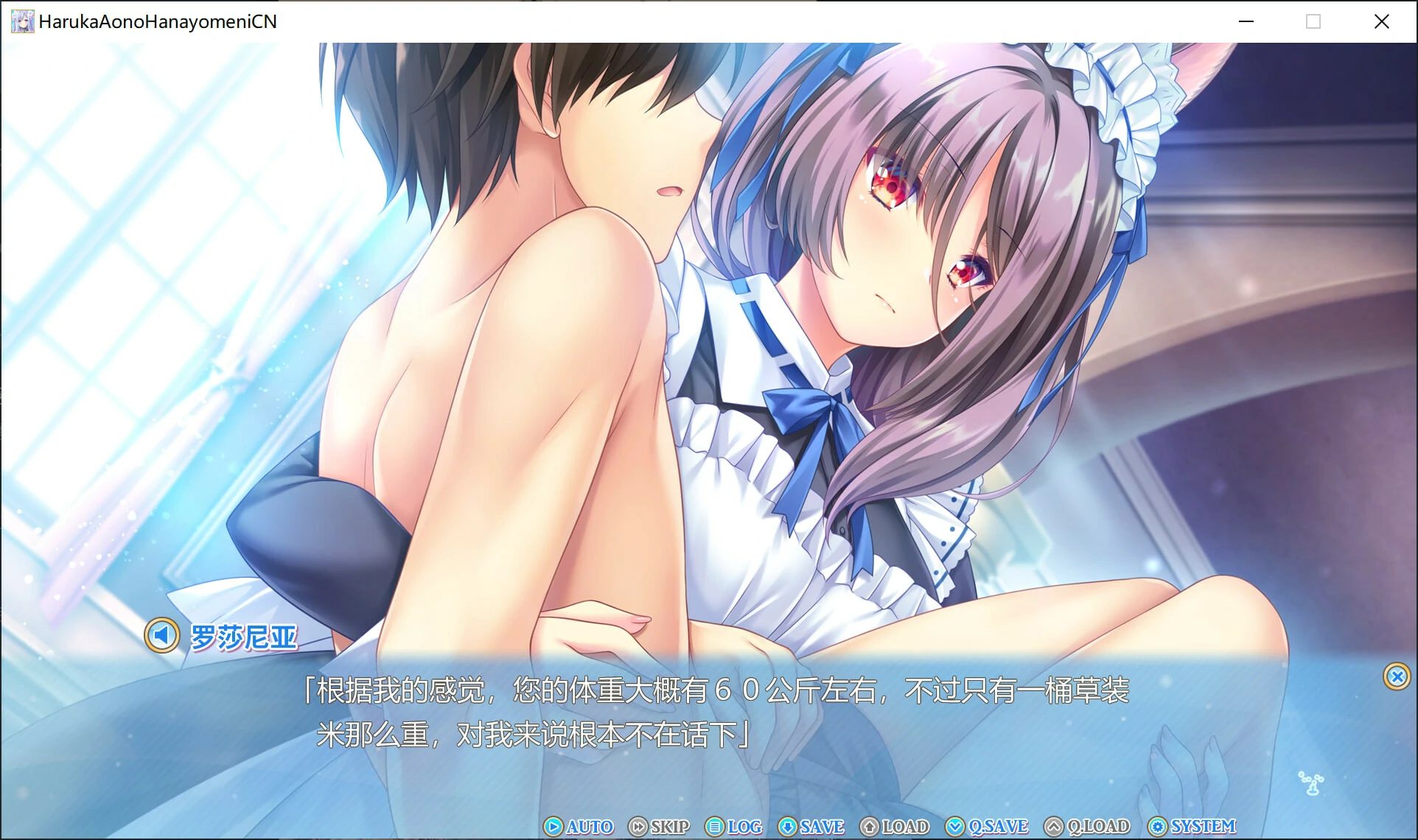
Task: Minimize the game window
Action: 1246,21
